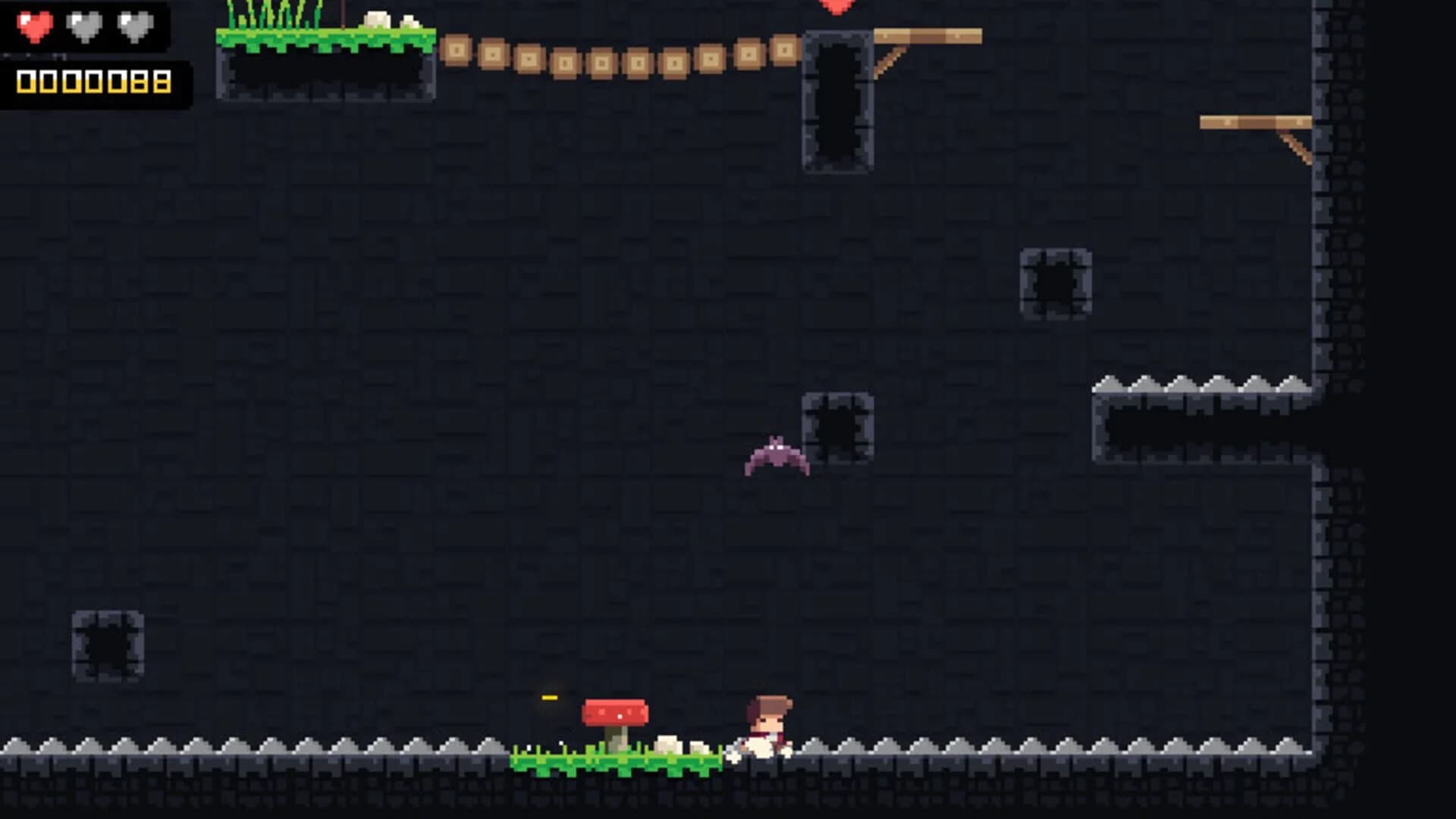Expand the dark recess near the bat
Image resolution: width=1456 pixels, height=819 pixels.
pos(837,425)
